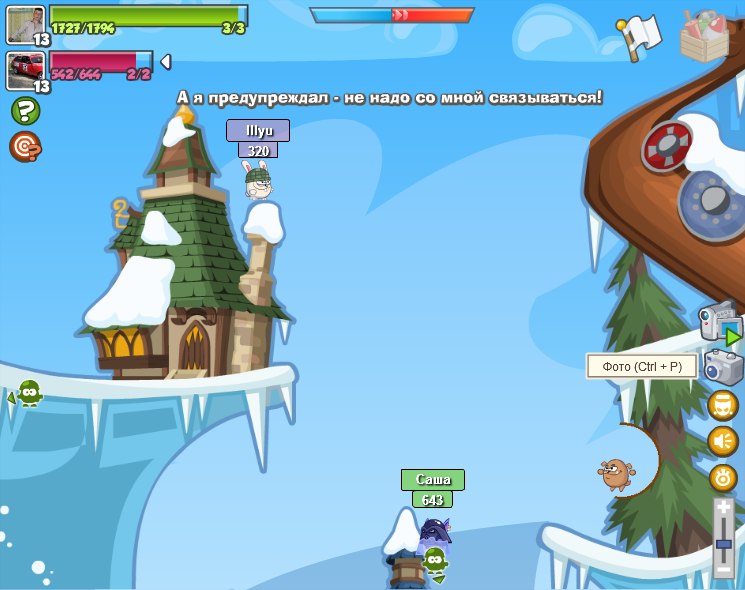Click the orange target hint button
Viewport: 745px width, 590px height.
pos(25,147)
